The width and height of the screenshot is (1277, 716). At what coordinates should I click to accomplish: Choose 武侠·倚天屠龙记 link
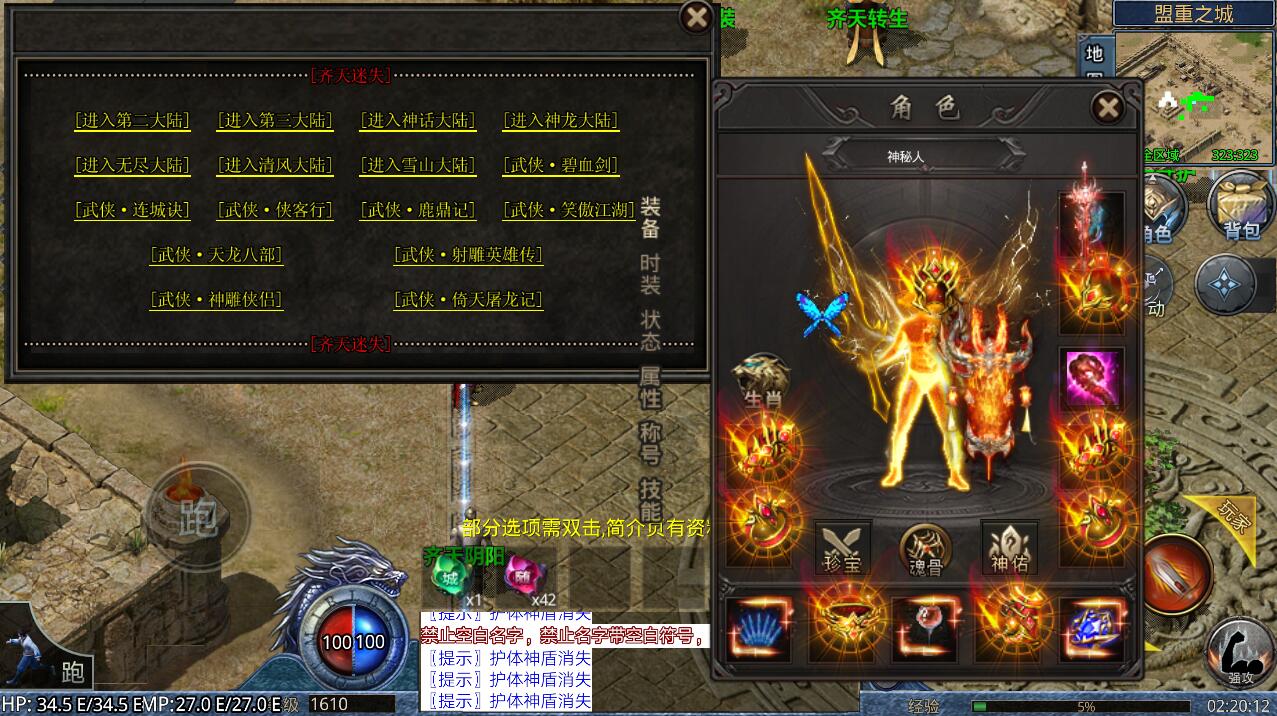(468, 299)
